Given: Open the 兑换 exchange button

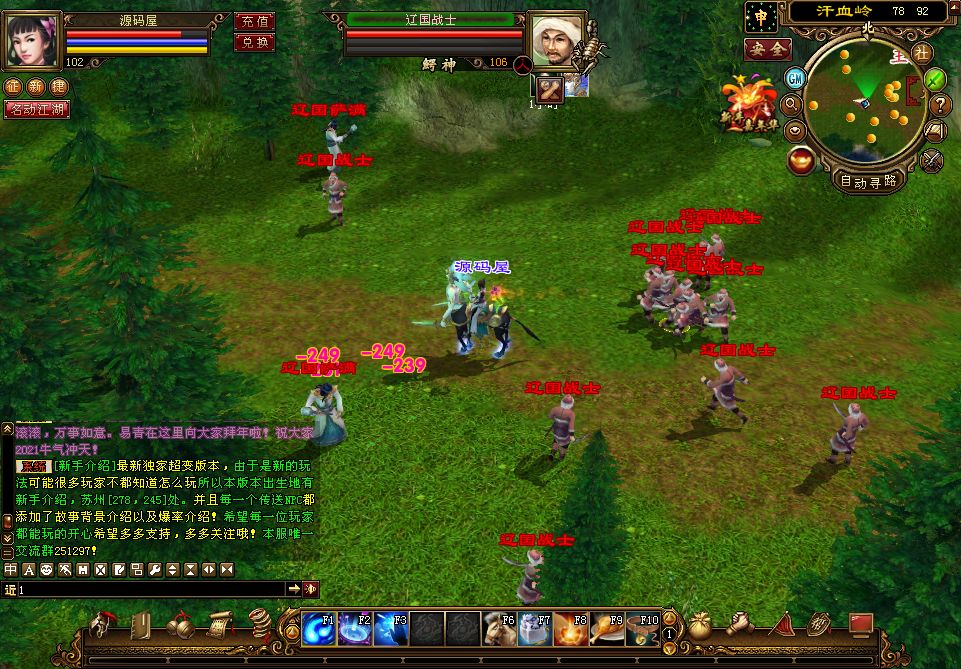Looking at the screenshot, I should (x=254, y=42).
